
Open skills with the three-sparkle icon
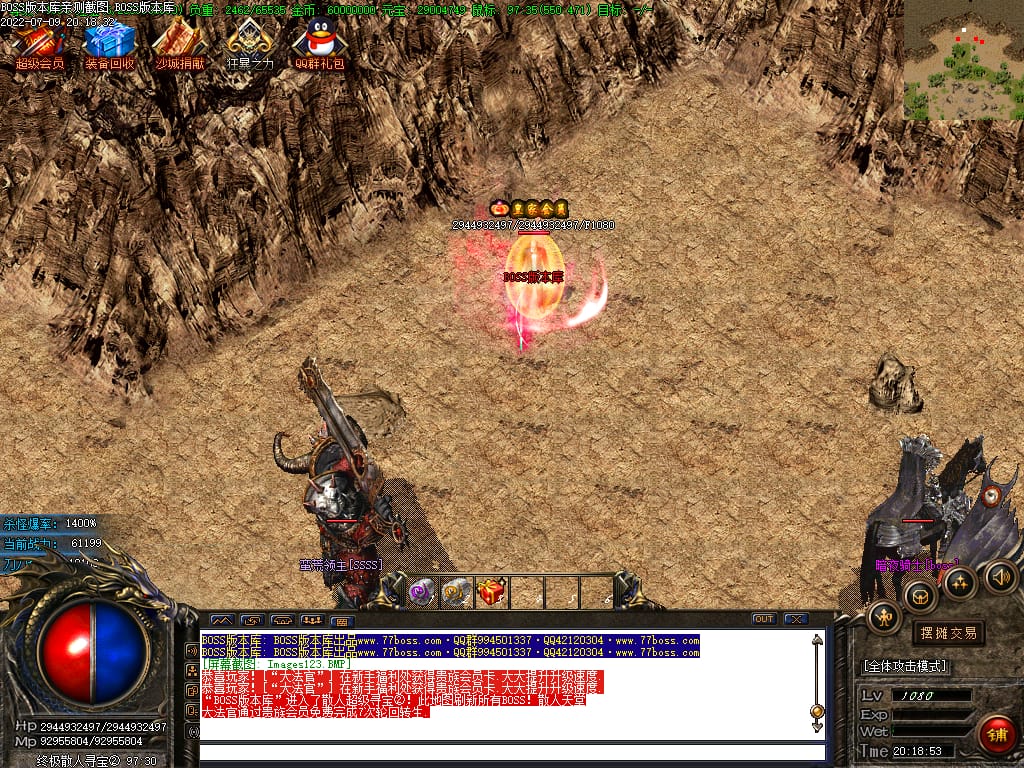pos(960,582)
